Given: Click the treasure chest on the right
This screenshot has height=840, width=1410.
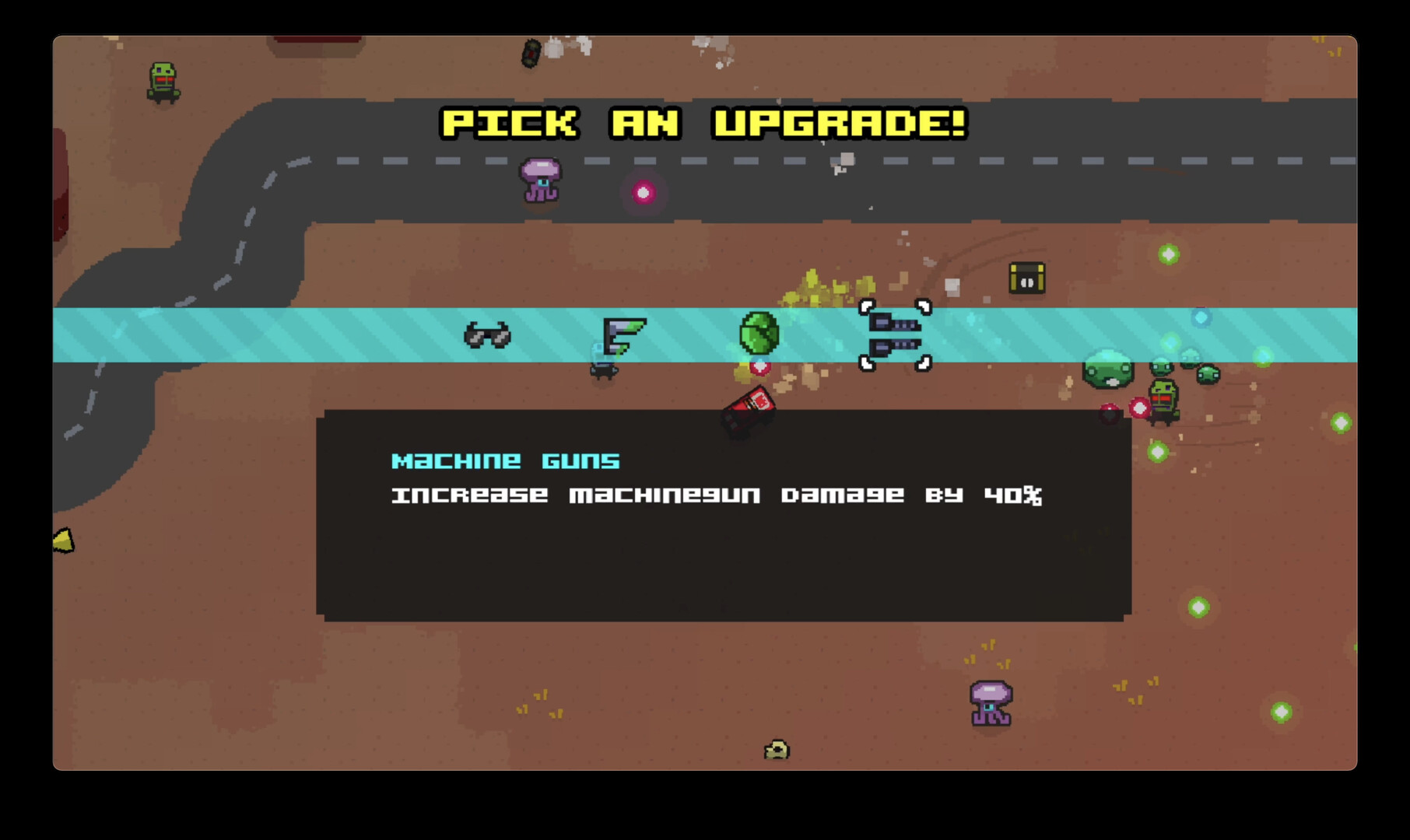Looking at the screenshot, I should (1026, 278).
